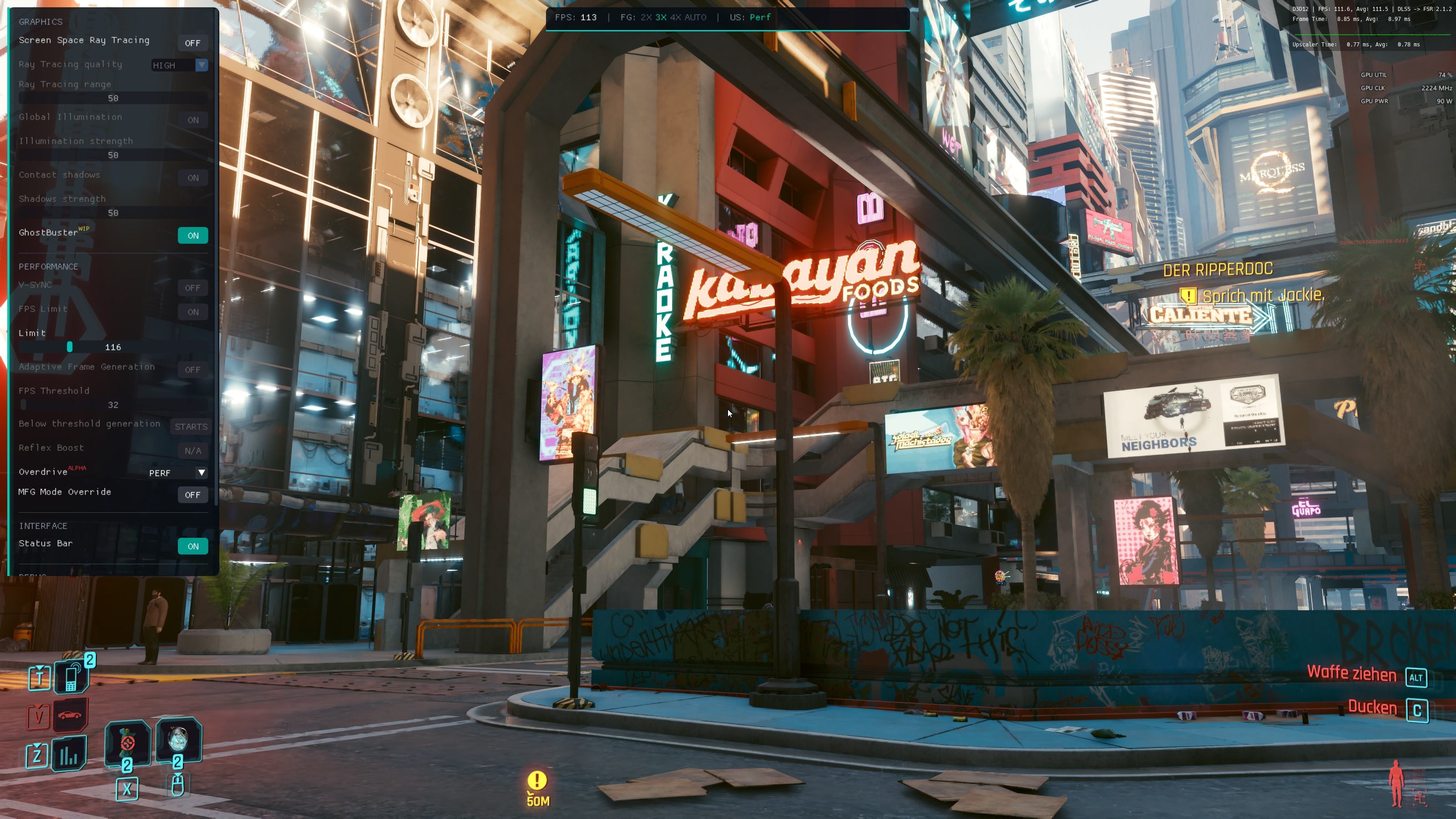1456x819 pixels.
Task: Toggle Contact shadows setting
Action: pos(193,177)
